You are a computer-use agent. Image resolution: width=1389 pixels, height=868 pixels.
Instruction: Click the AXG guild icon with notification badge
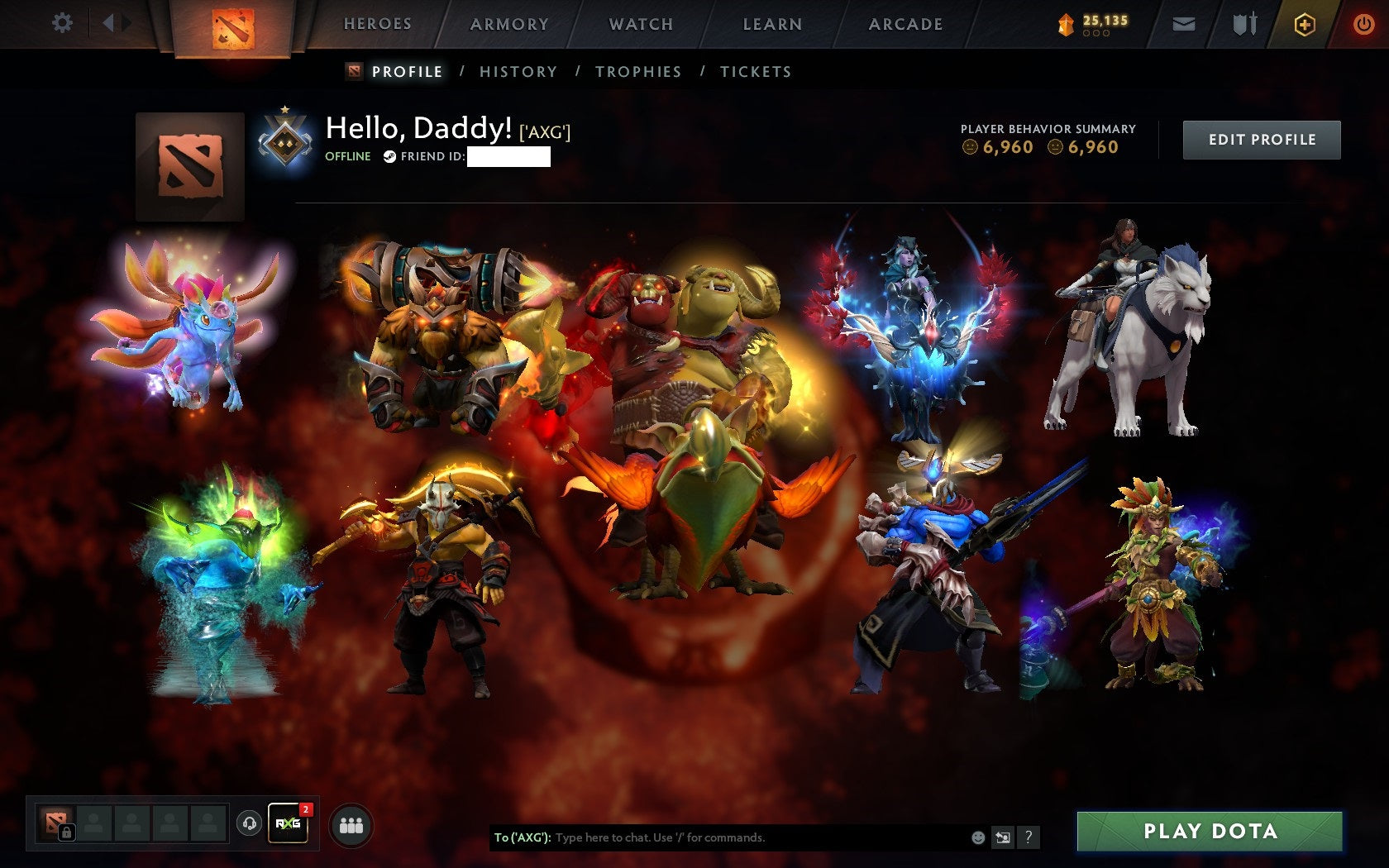(289, 823)
